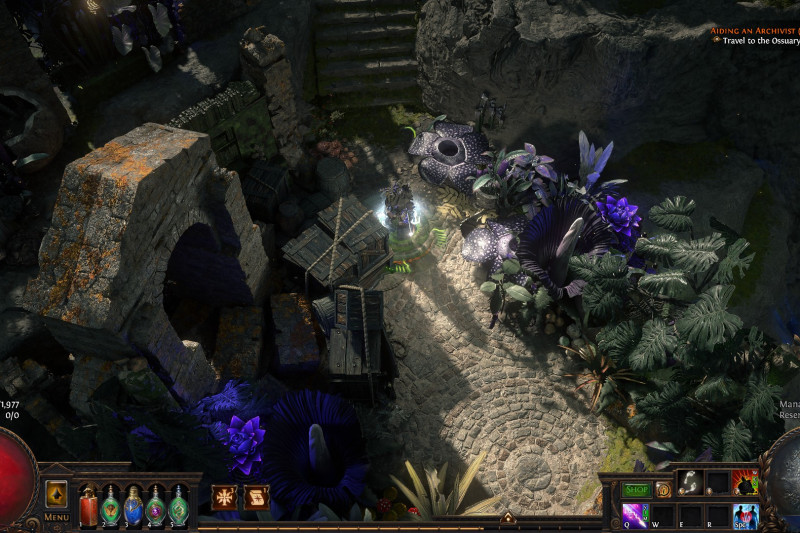The image size is (800, 533).
Task: Select the red explosion skill icon
Action: (x=745, y=482)
